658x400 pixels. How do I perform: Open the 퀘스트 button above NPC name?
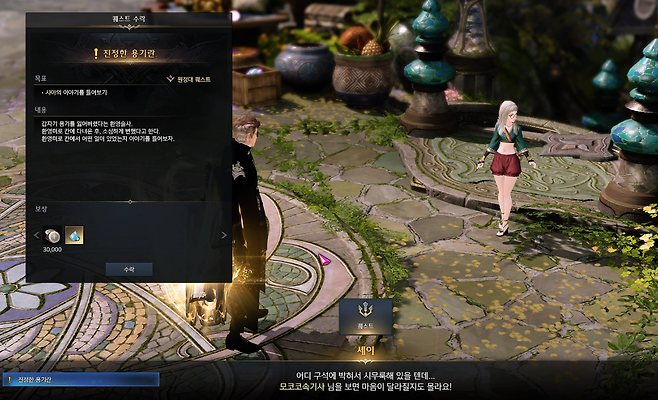[x=365, y=315]
